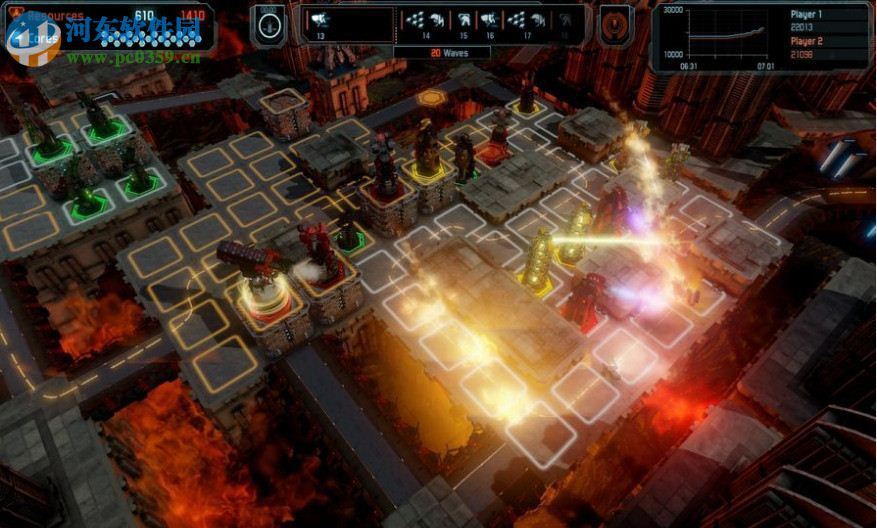
Task: Click the orange emblem button right of the wave bar
Action: click(x=614, y=24)
